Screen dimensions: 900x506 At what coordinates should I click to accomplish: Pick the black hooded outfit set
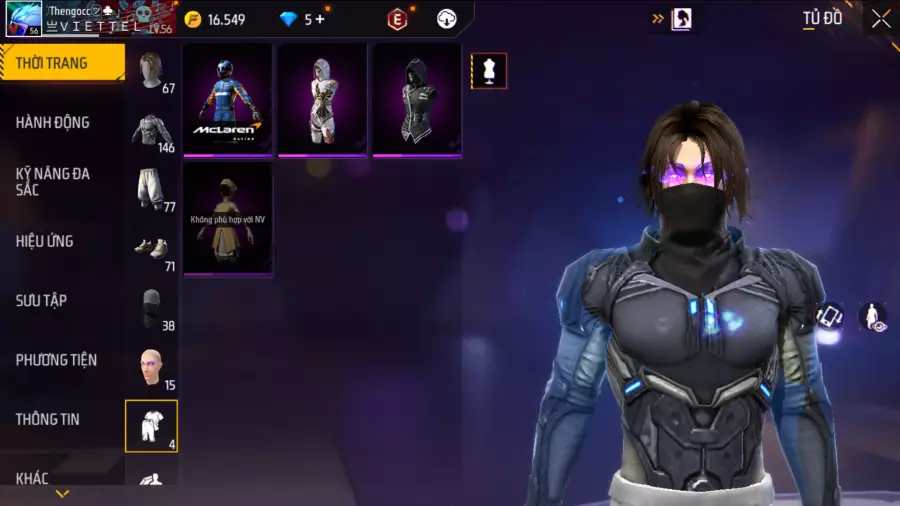click(x=417, y=100)
